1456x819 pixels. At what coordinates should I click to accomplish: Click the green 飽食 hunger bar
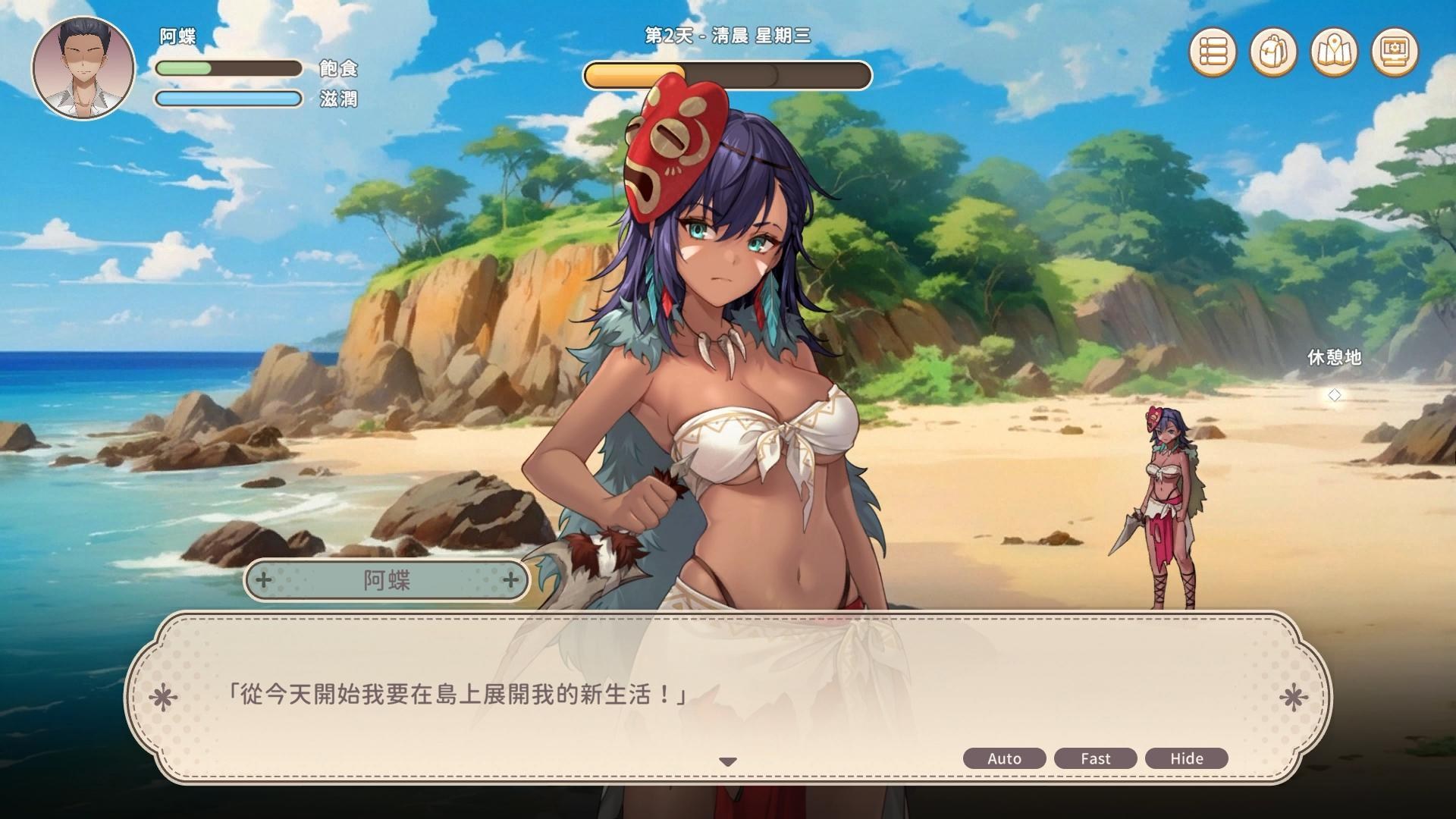[x=227, y=68]
